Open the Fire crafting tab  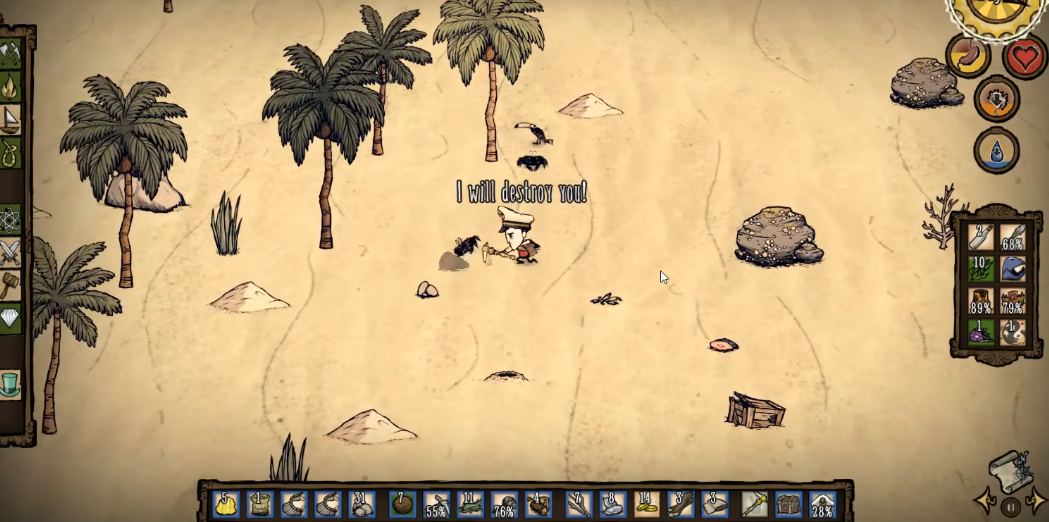pos(10,87)
